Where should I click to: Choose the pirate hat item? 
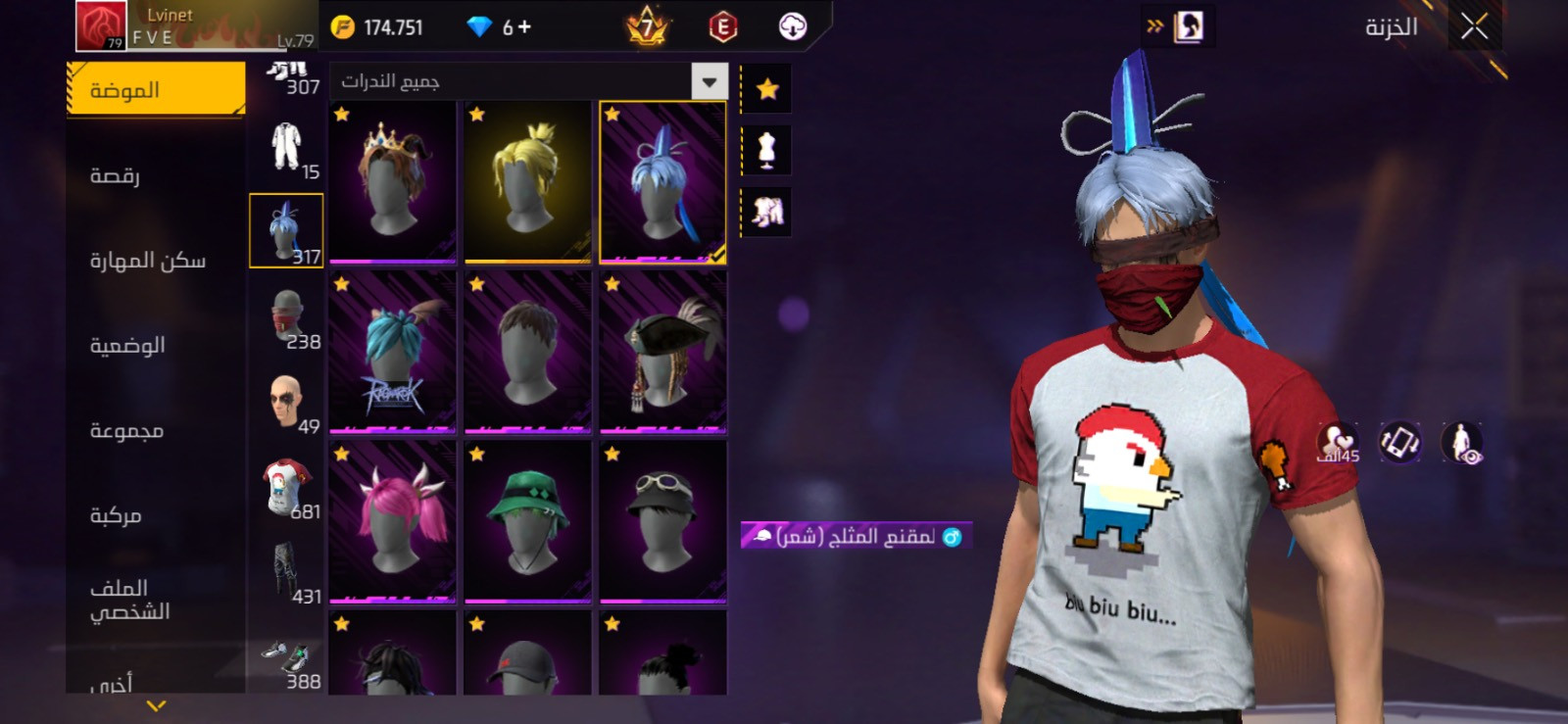pyautogui.click(x=662, y=351)
